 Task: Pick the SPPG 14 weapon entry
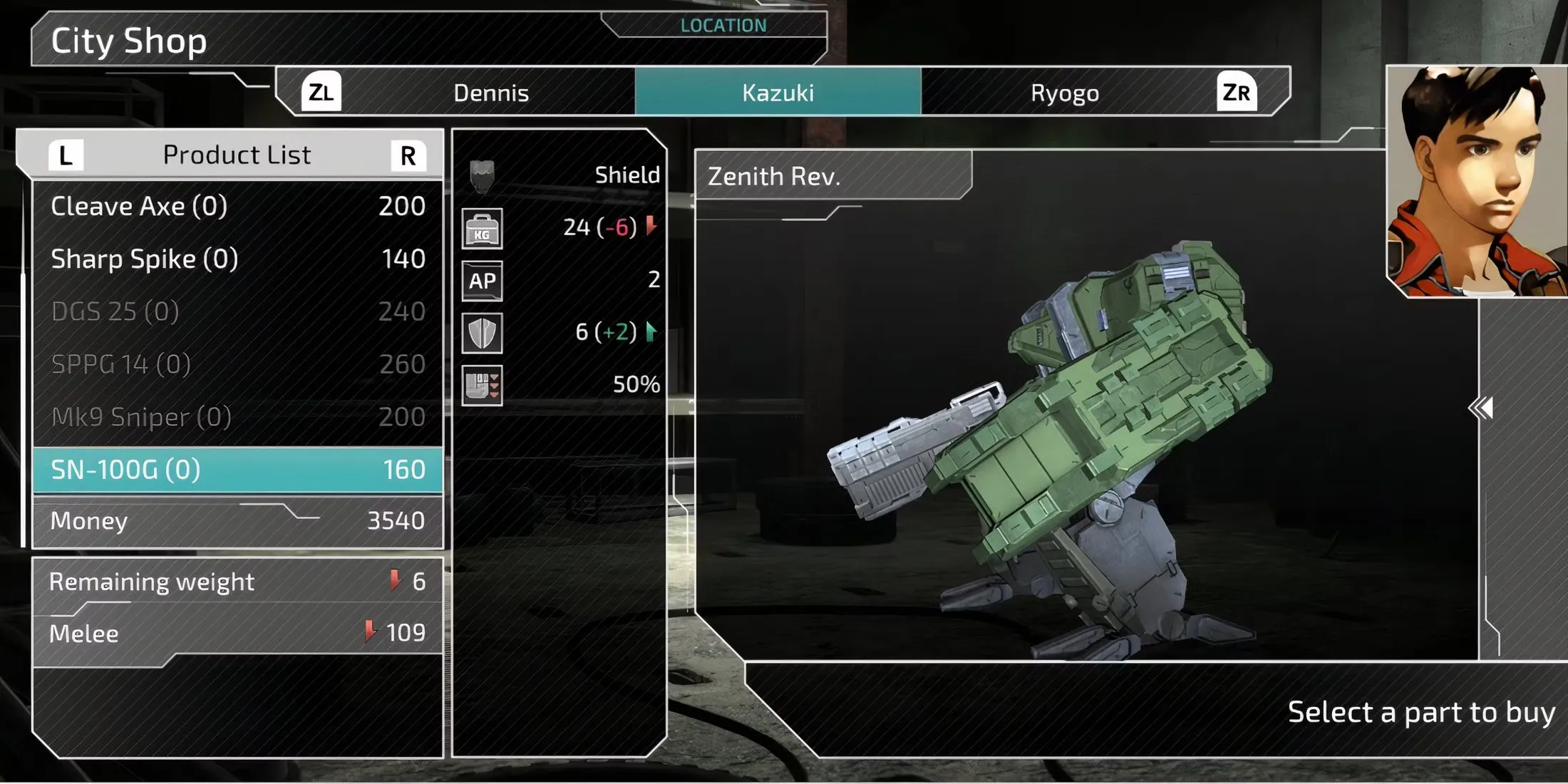(x=237, y=365)
